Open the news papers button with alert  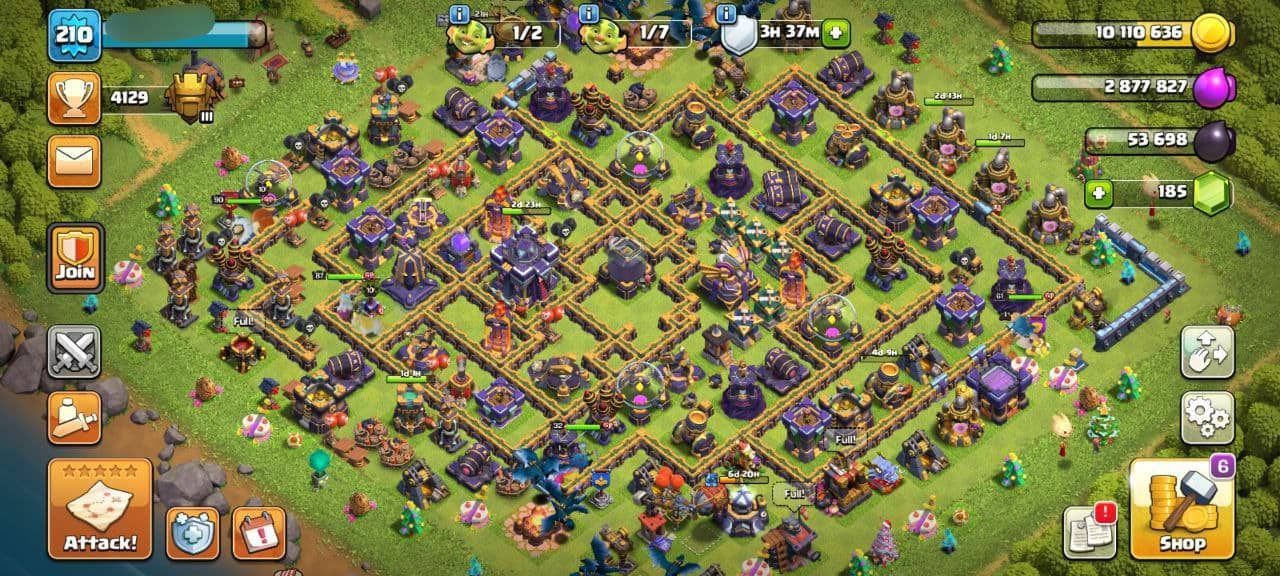(x=1090, y=532)
